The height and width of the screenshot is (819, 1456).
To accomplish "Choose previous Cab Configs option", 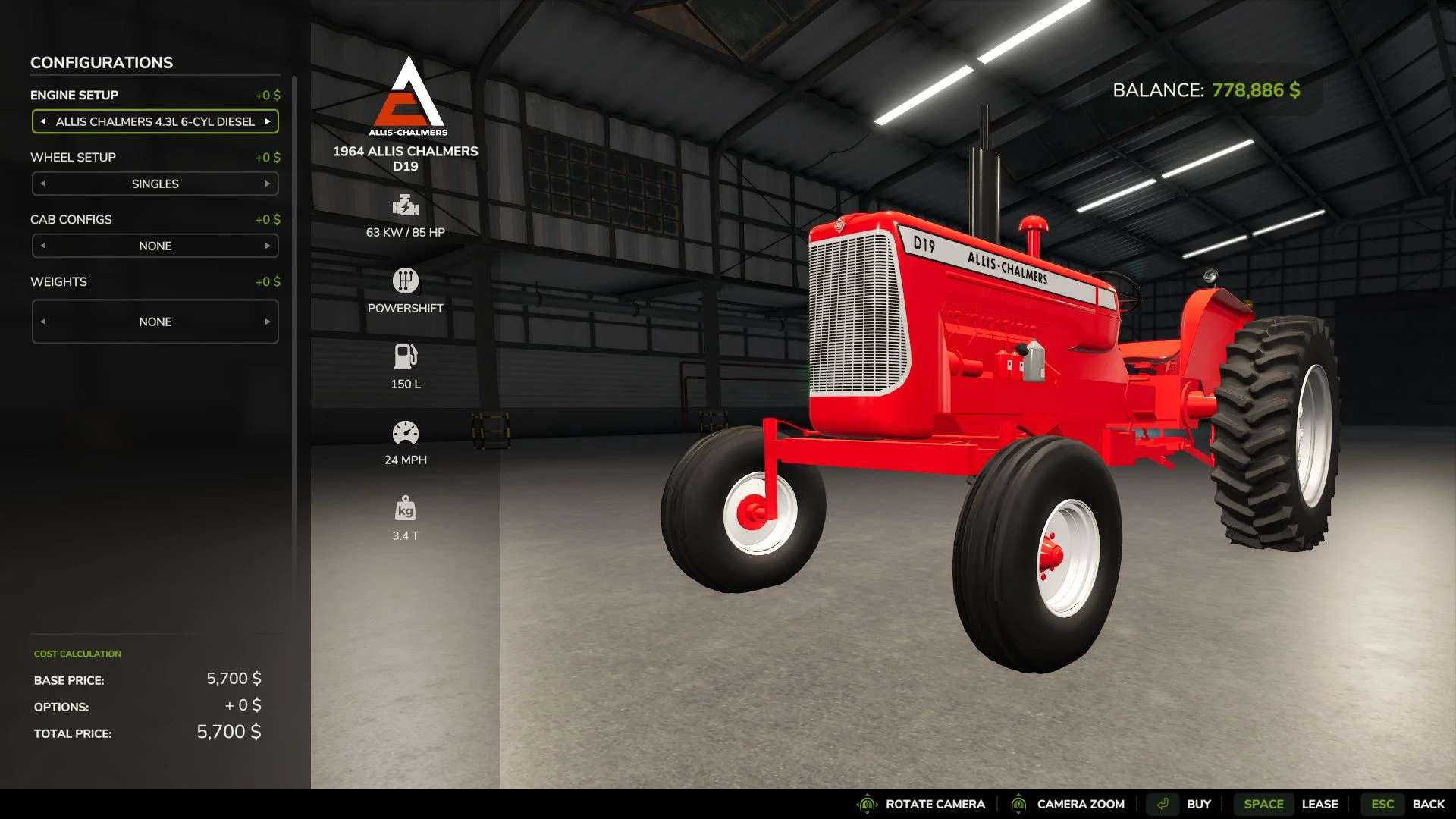I will [43, 246].
